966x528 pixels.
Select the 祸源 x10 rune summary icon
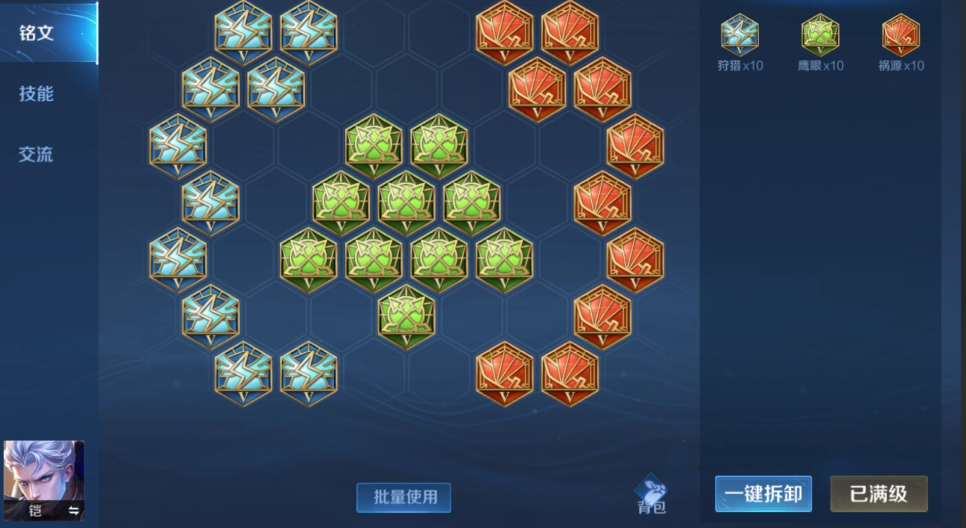point(900,34)
